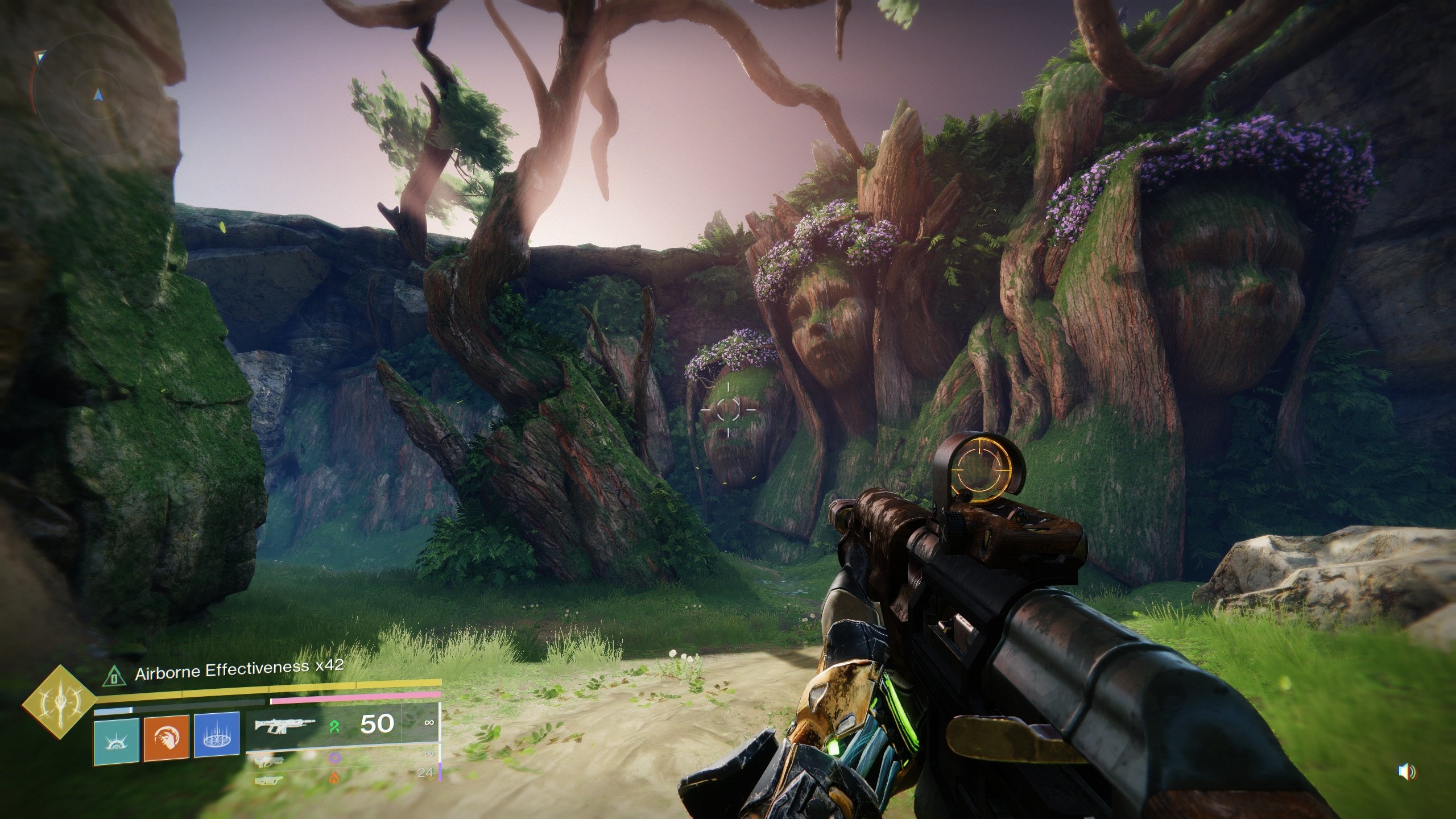This screenshot has height=819, width=1456.
Task: Toggle the speaker sound icon
Action: pyautogui.click(x=1405, y=772)
